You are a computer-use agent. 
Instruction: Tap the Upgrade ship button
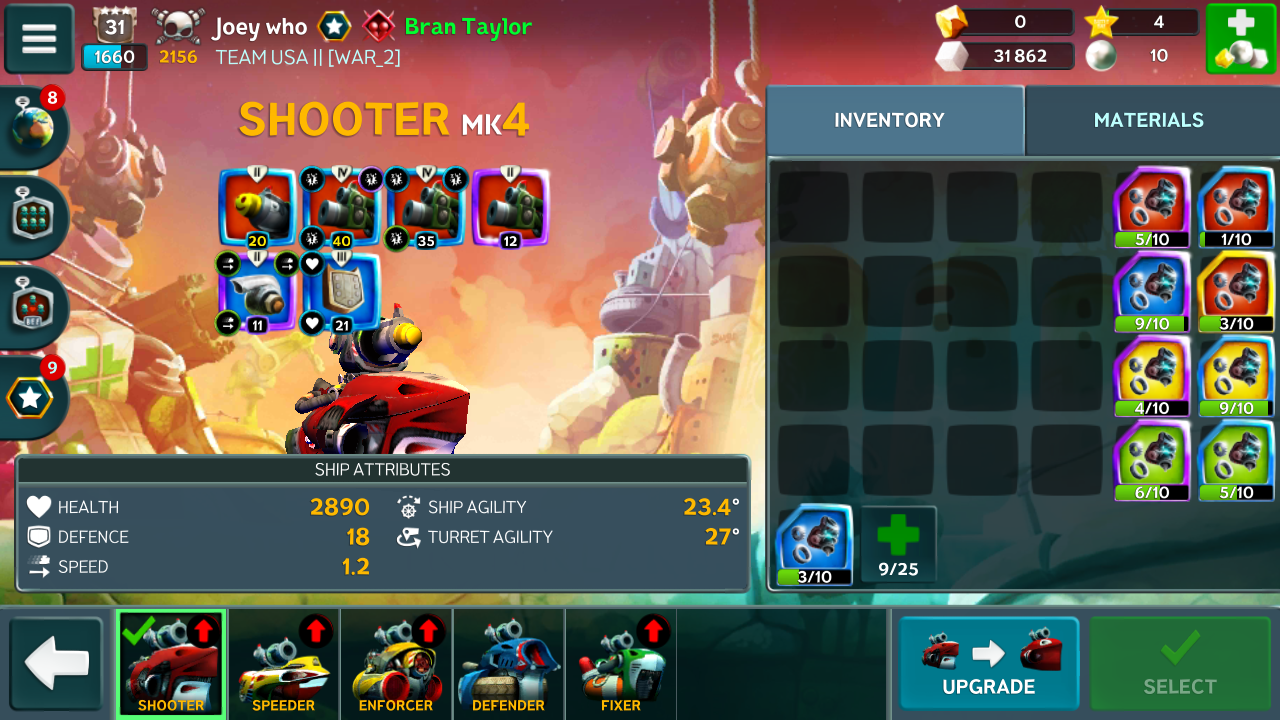tap(988, 664)
